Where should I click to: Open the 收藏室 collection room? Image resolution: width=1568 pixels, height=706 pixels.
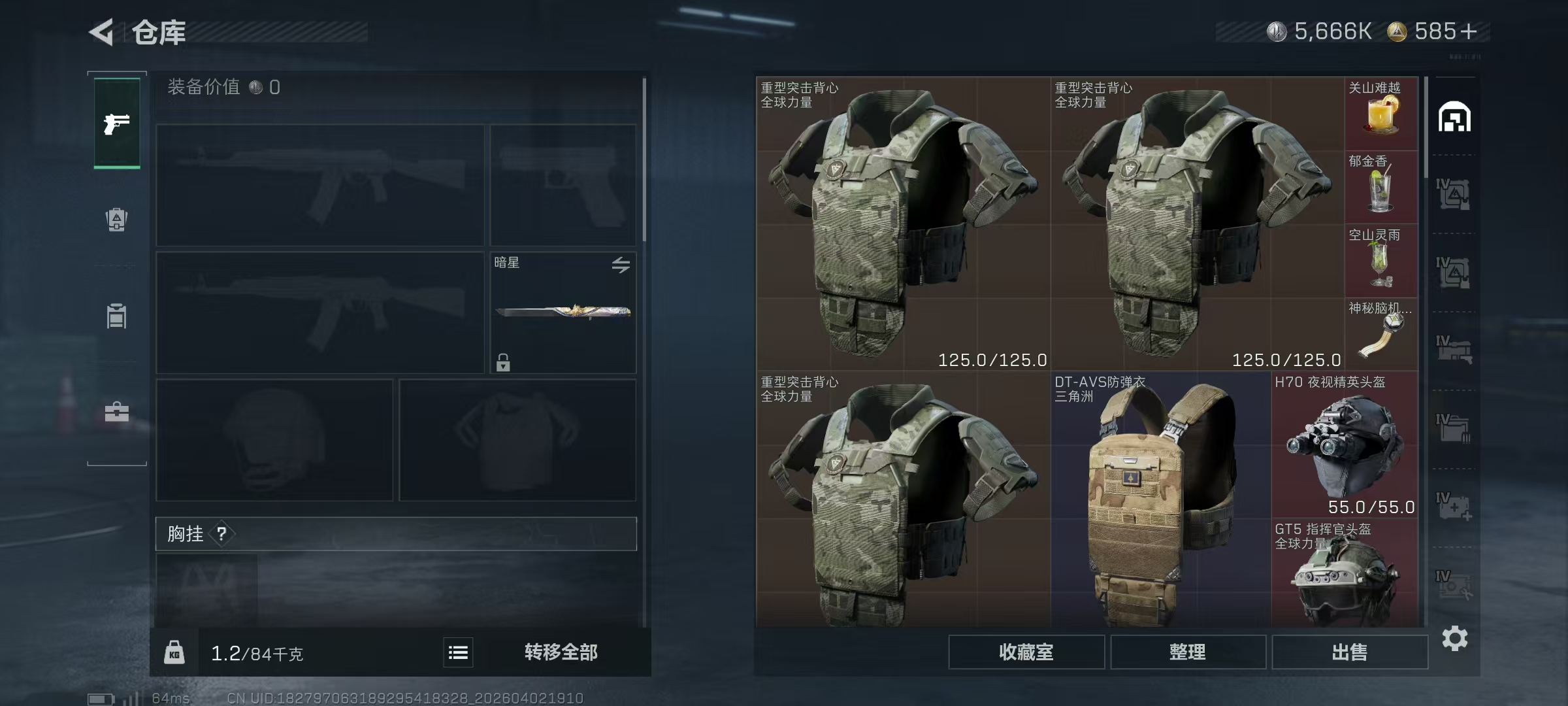(1026, 652)
